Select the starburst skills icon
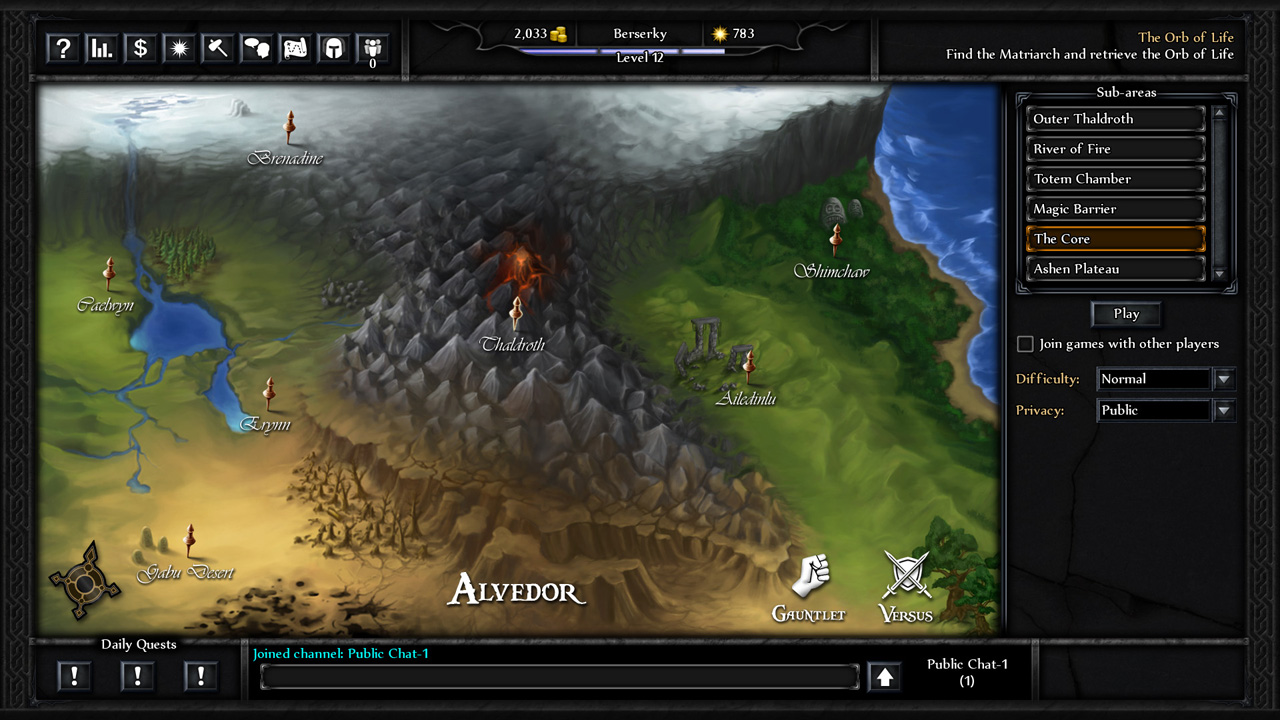 pos(178,47)
